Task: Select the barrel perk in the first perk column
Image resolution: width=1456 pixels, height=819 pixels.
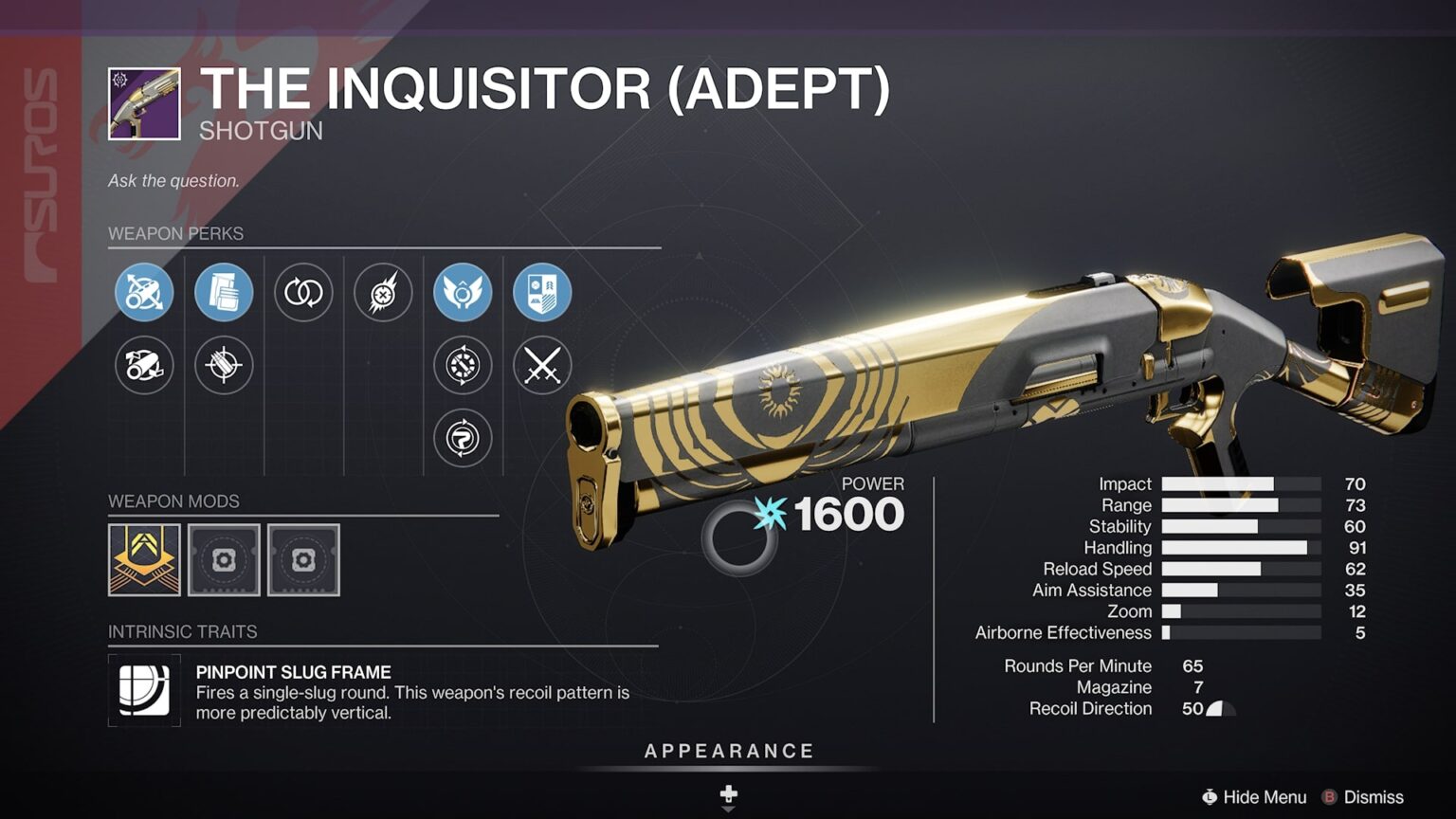Action: [x=144, y=292]
